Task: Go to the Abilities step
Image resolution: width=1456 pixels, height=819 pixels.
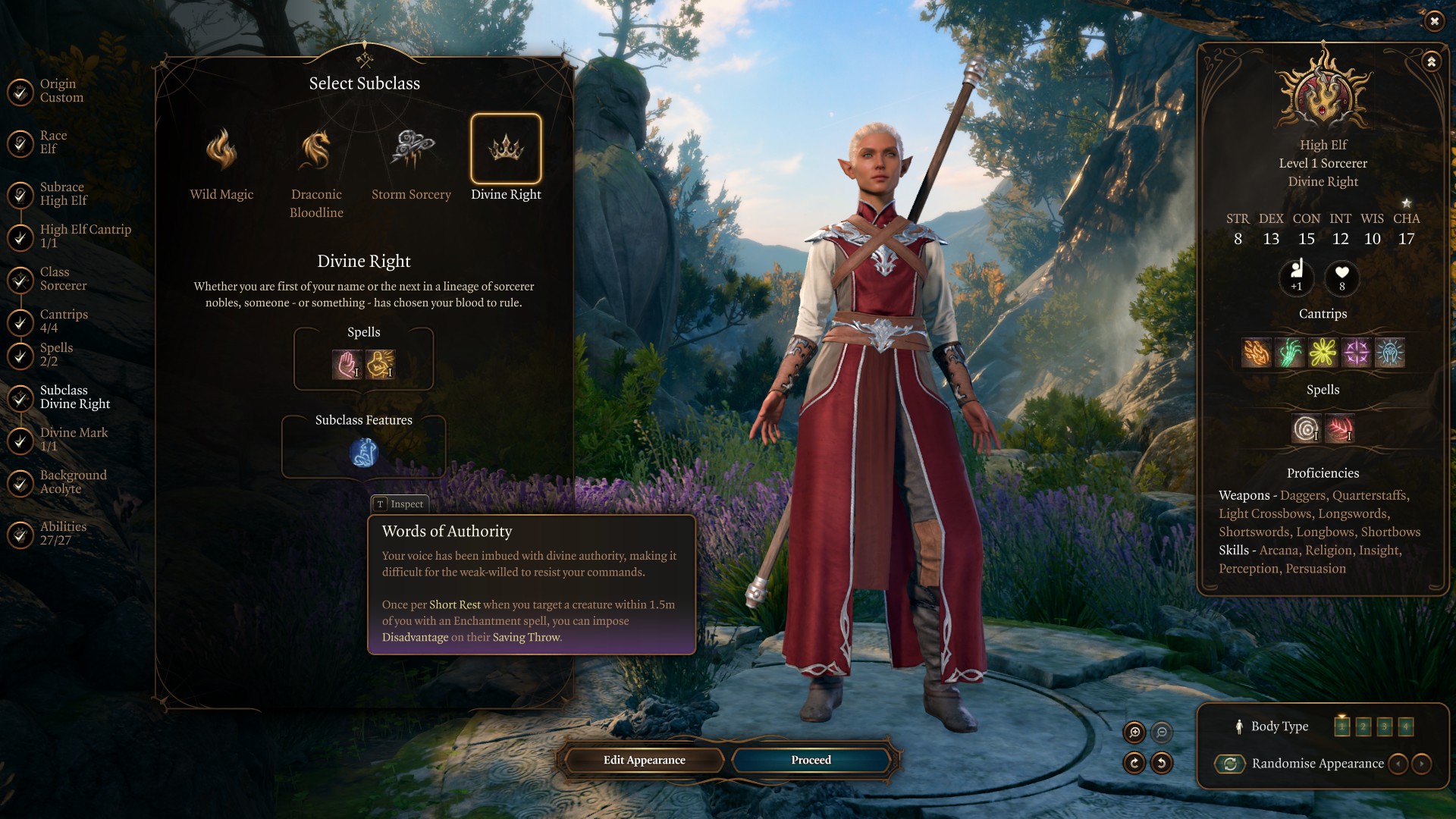Action: tap(63, 534)
